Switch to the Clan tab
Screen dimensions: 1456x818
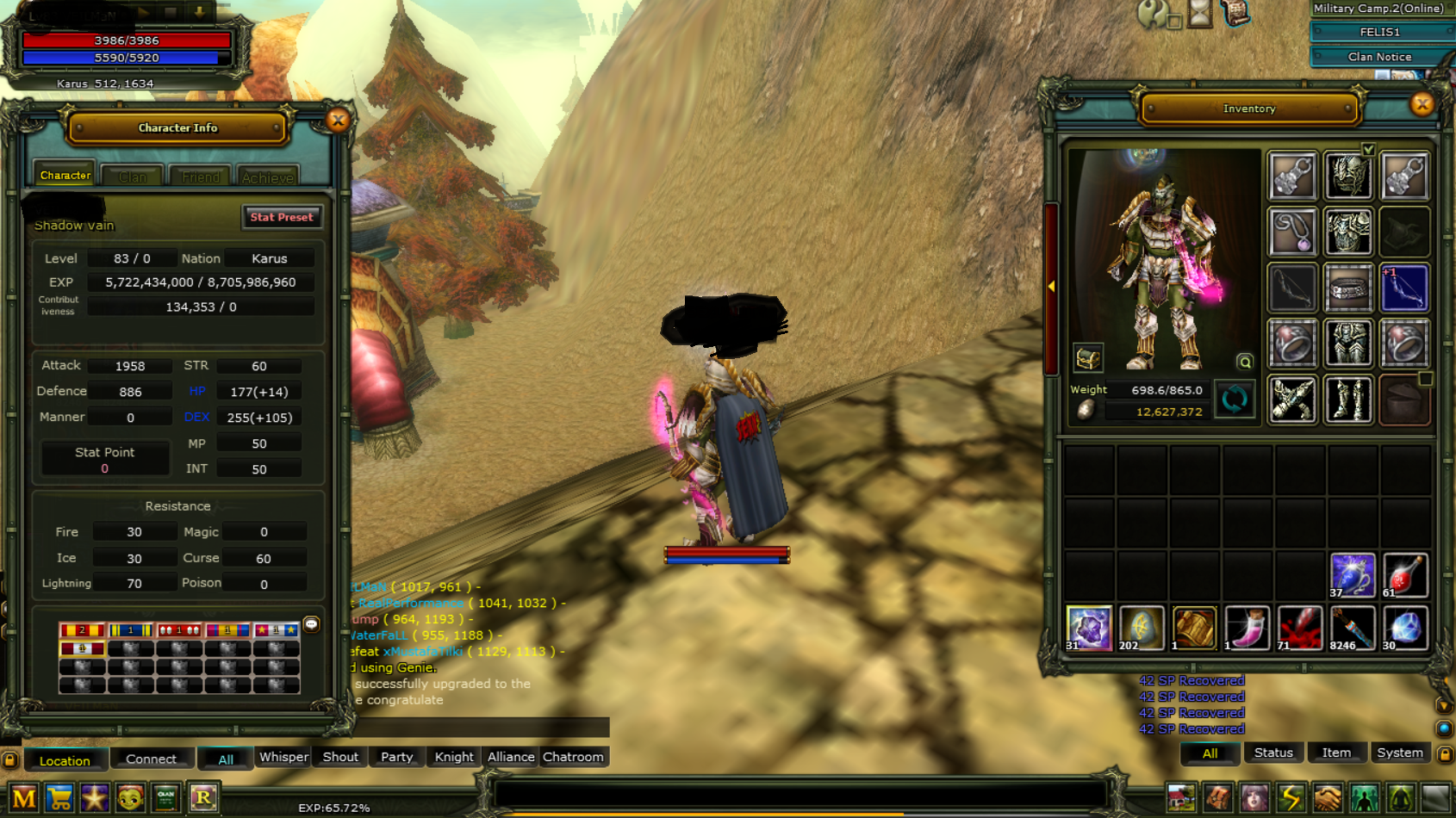tap(132, 177)
